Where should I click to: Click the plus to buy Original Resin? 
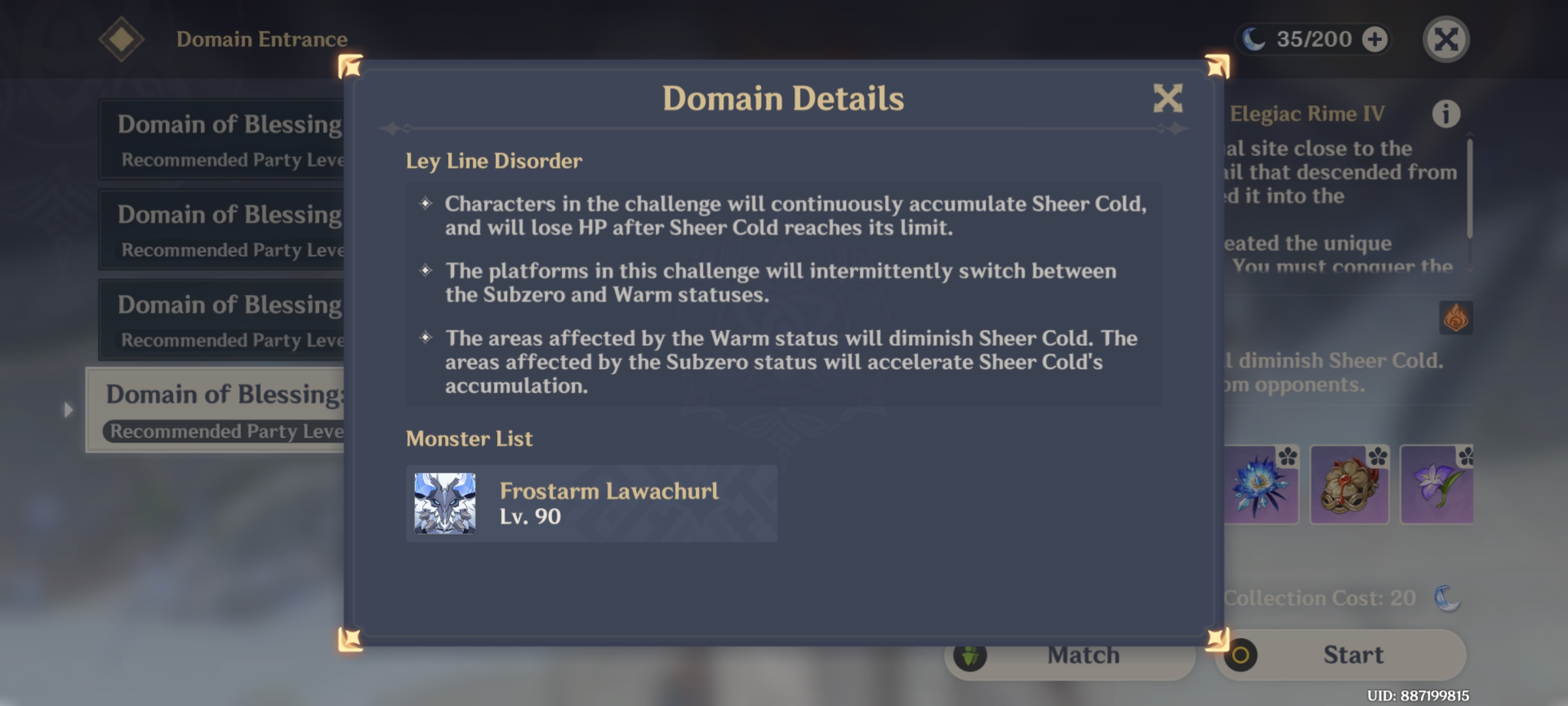pyautogui.click(x=1376, y=39)
